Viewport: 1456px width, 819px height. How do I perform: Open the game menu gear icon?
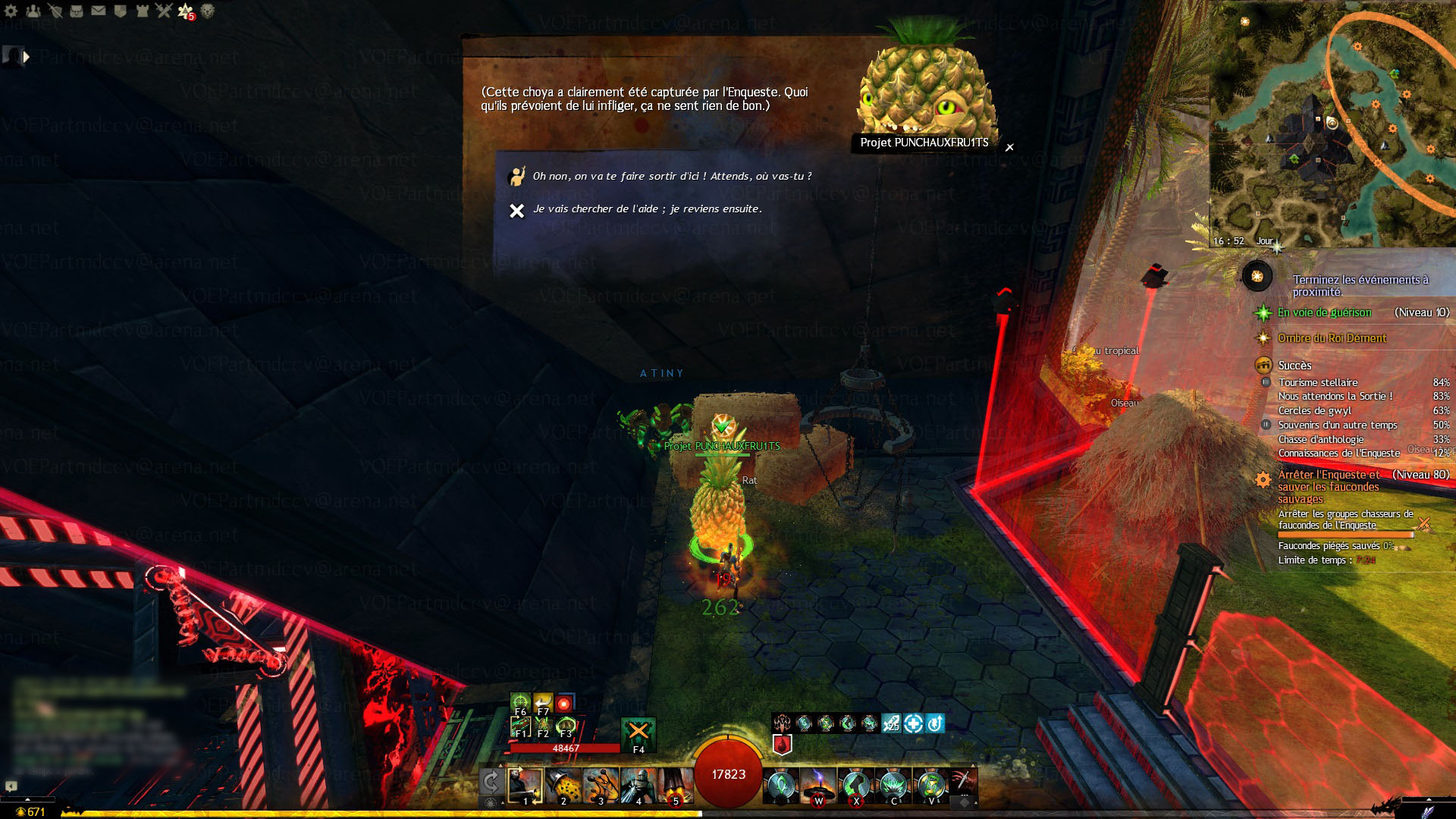(11, 11)
